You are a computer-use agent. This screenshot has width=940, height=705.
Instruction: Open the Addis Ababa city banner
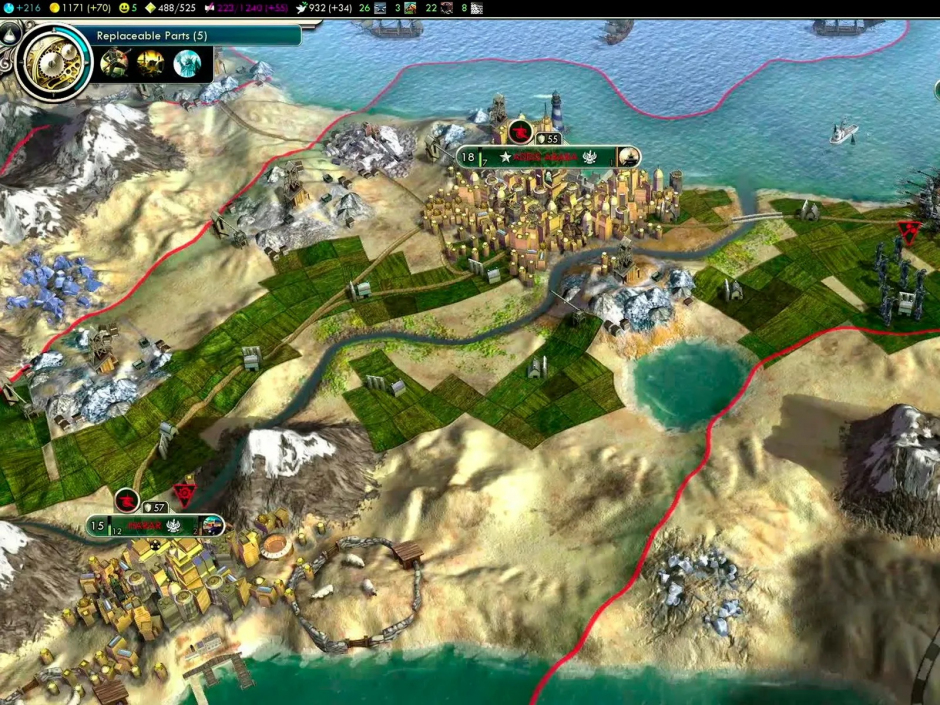click(x=545, y=157)
